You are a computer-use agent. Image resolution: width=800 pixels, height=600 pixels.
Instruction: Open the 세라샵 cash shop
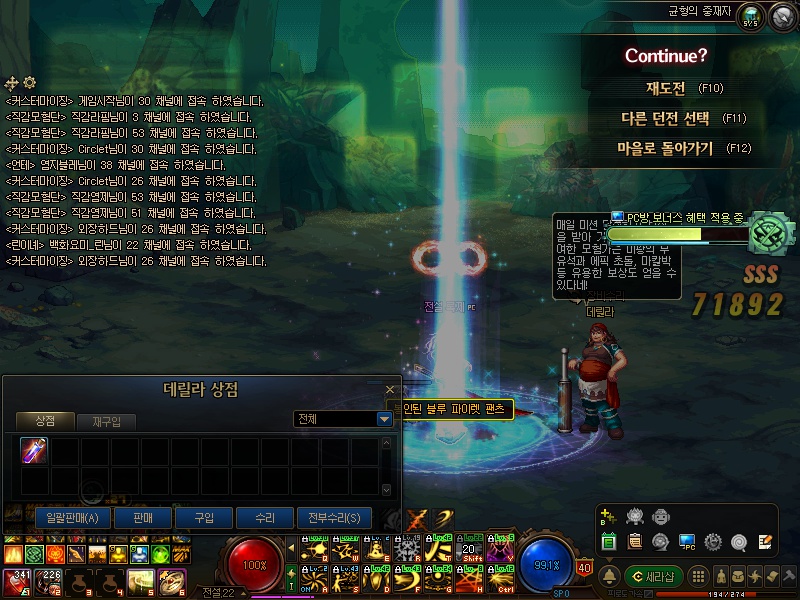click(653, 577)
